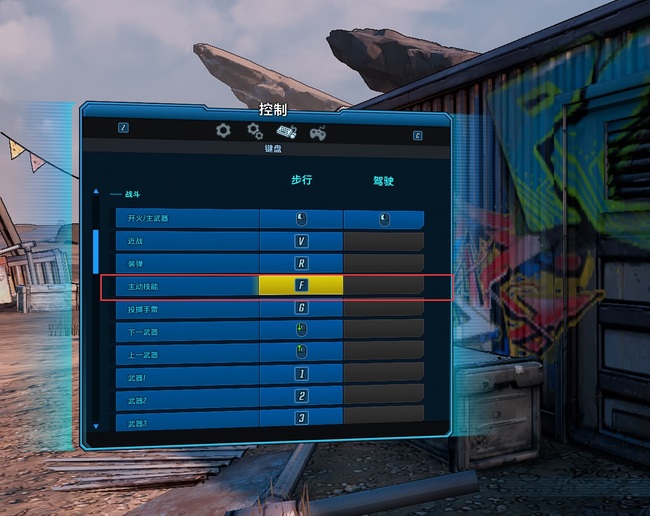Change the 武器2 key showing 2
650x516 pixels.
pyautogui.click(x=301, y=396)
